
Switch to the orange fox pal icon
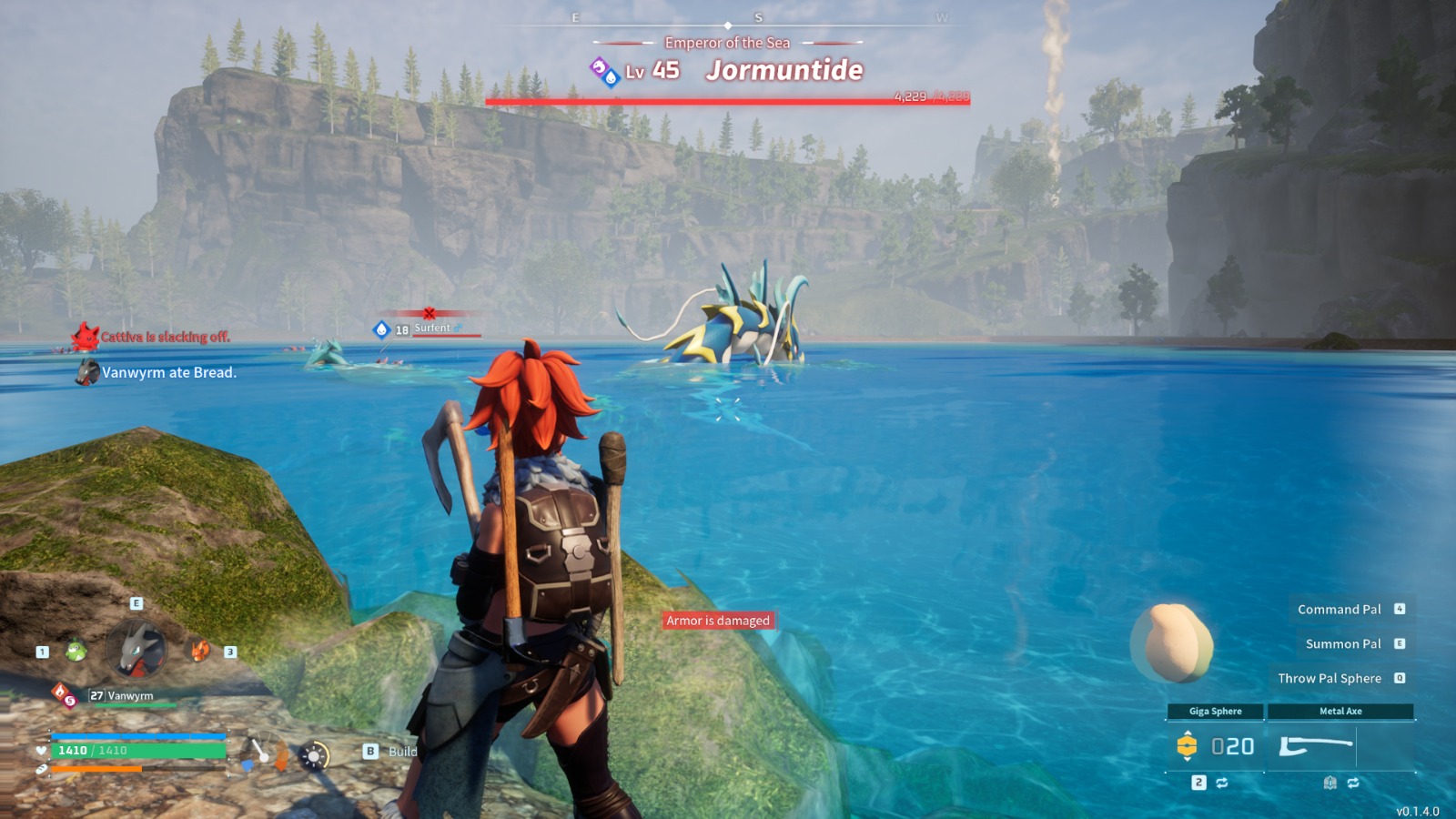pos(199,650)
